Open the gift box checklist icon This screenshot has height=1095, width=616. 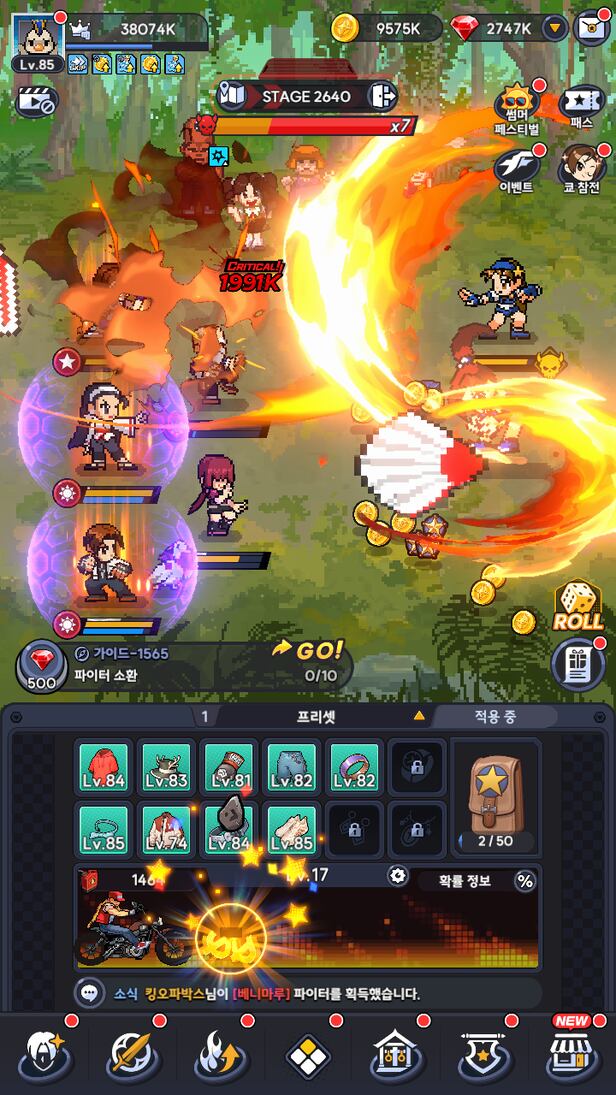click(x=578, y=664)
